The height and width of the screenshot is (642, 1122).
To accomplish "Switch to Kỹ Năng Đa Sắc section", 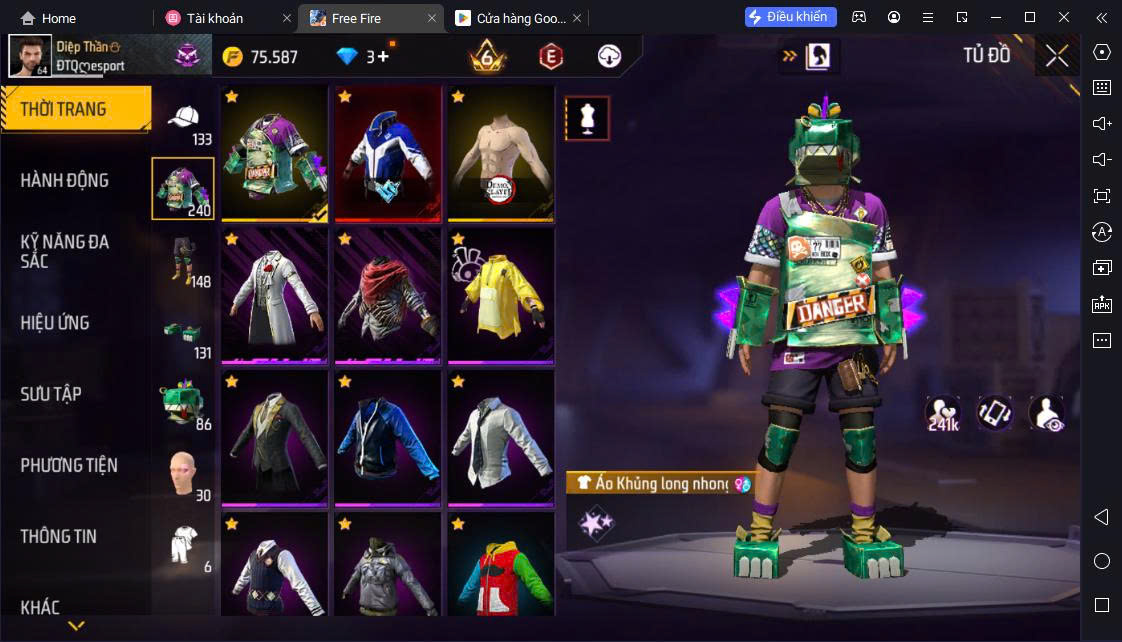I will pyautogui.click(x=65, y=251).
